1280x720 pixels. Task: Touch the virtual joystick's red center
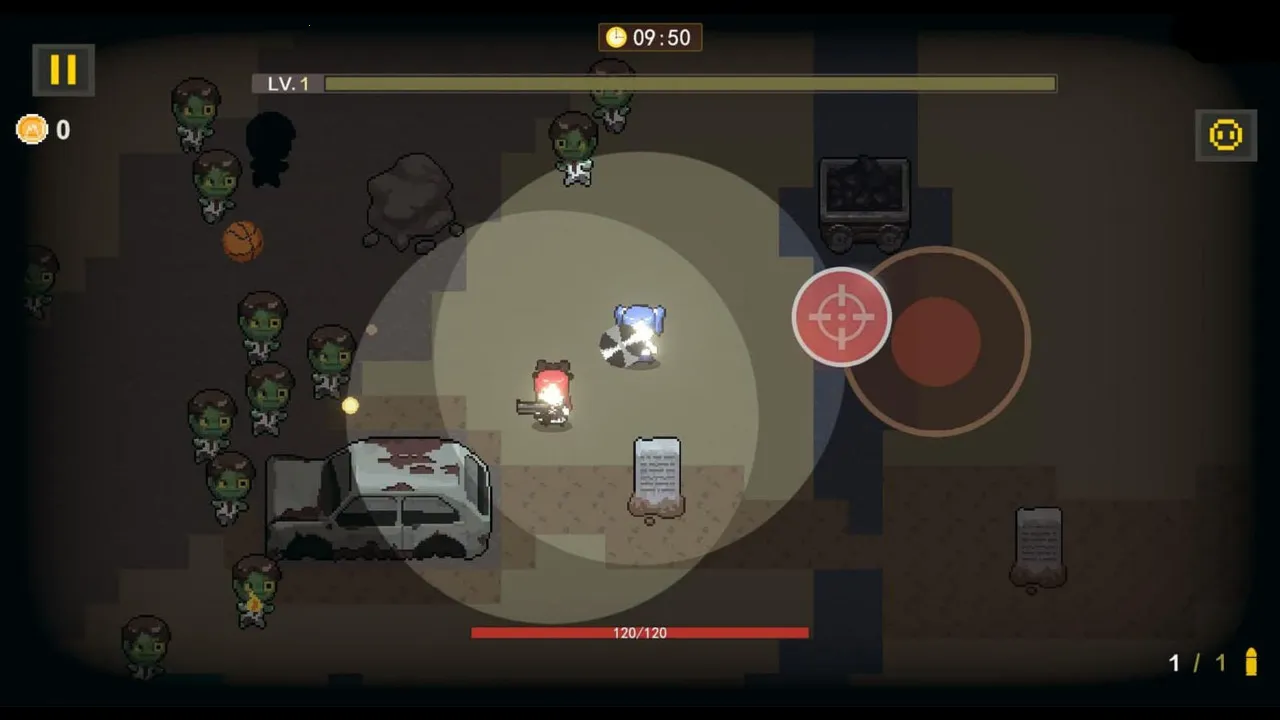(x=936, y=341)
